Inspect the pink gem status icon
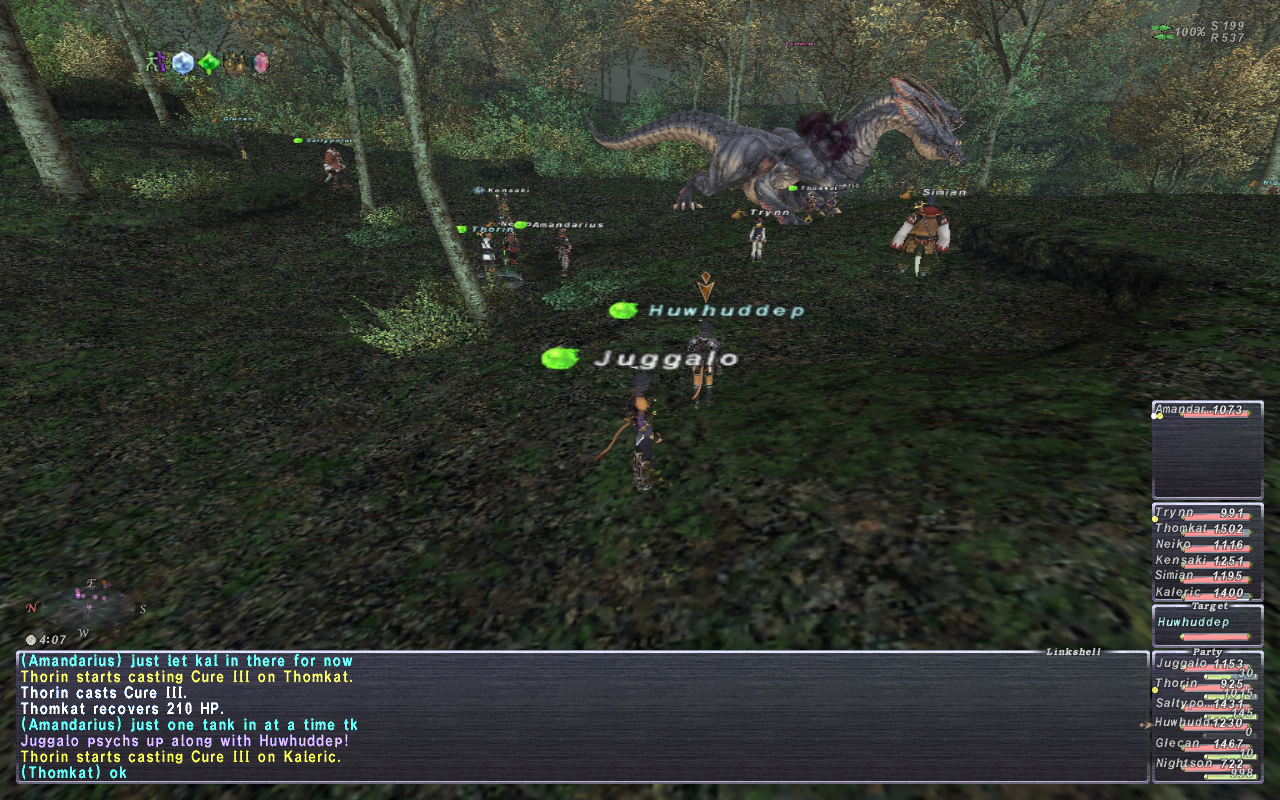 pyautogui.click(x=261, y=63)
